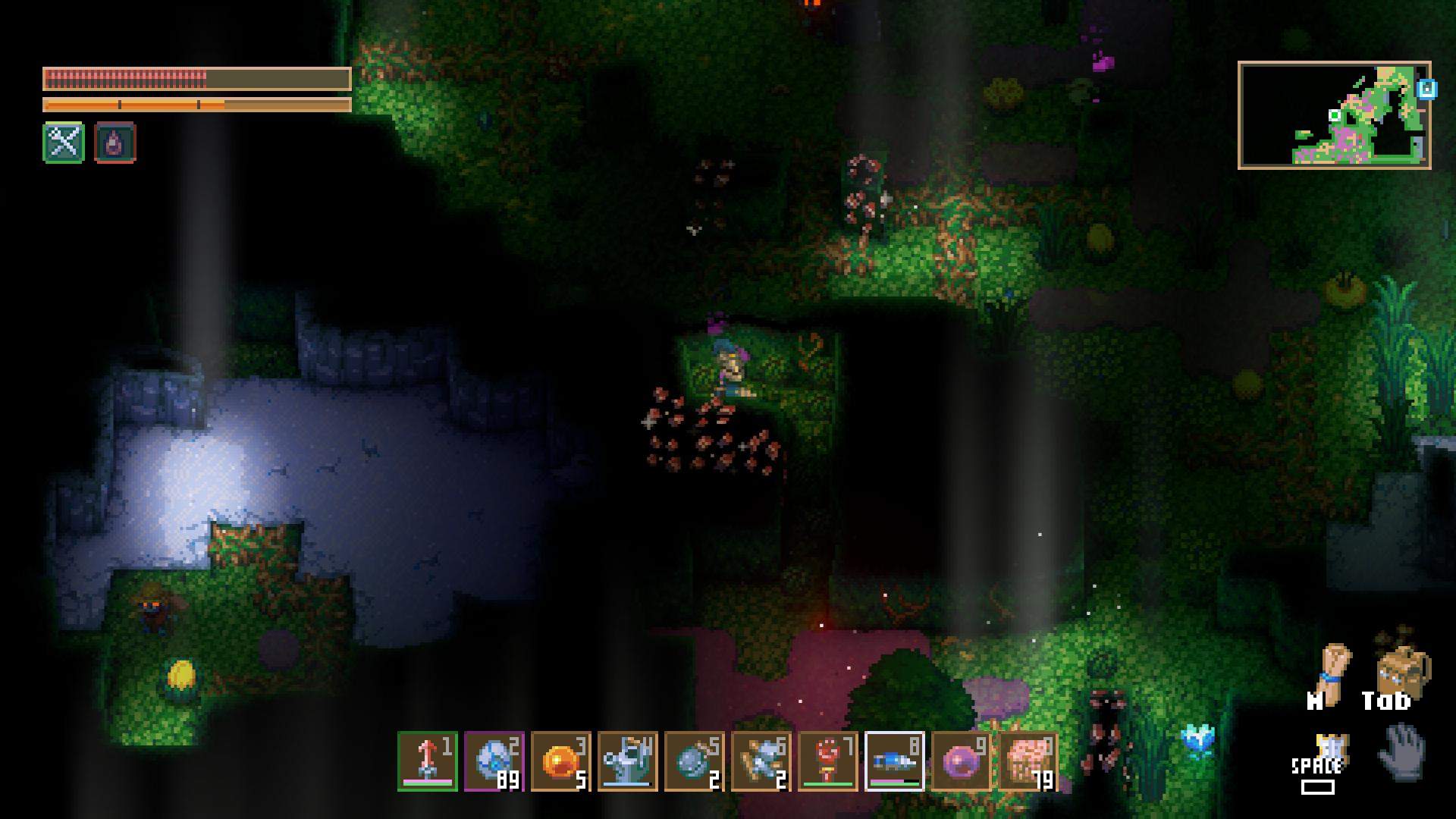
Task: Click the grey hand interact icon
Action: [x=1401, y=751]
